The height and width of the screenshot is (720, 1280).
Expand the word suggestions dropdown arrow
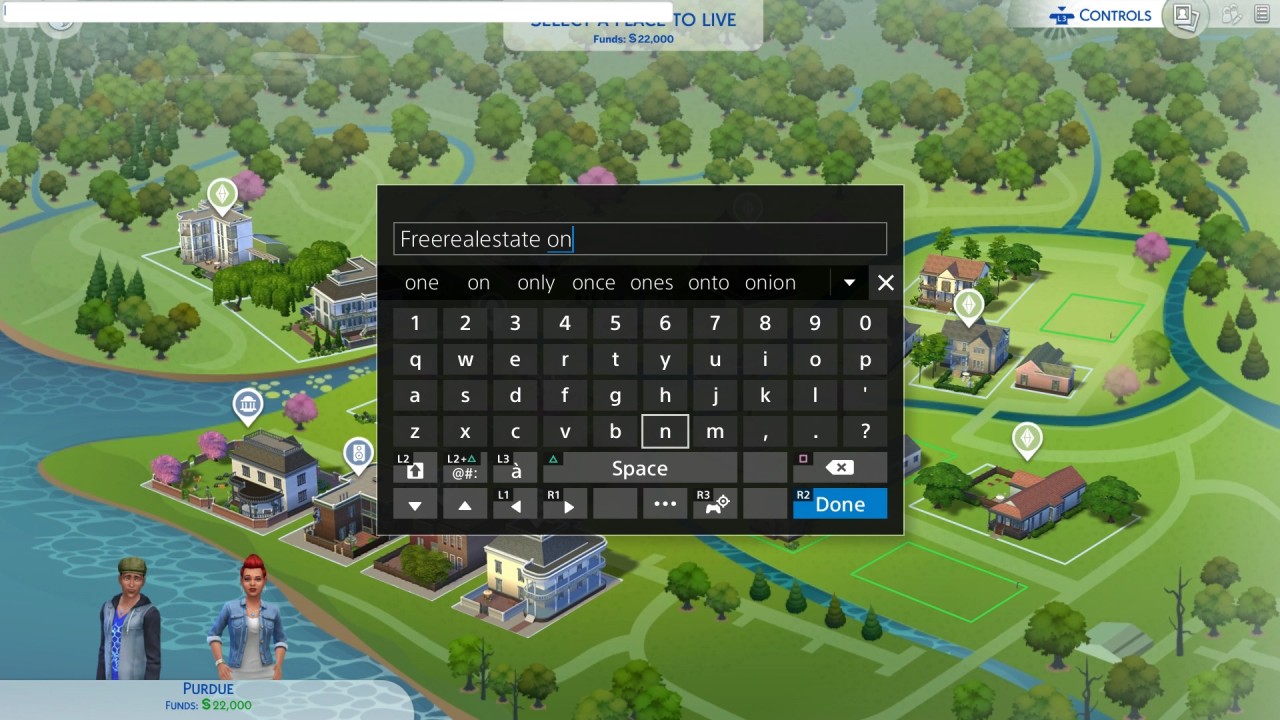pyautogui.click(x=849, y=283)
